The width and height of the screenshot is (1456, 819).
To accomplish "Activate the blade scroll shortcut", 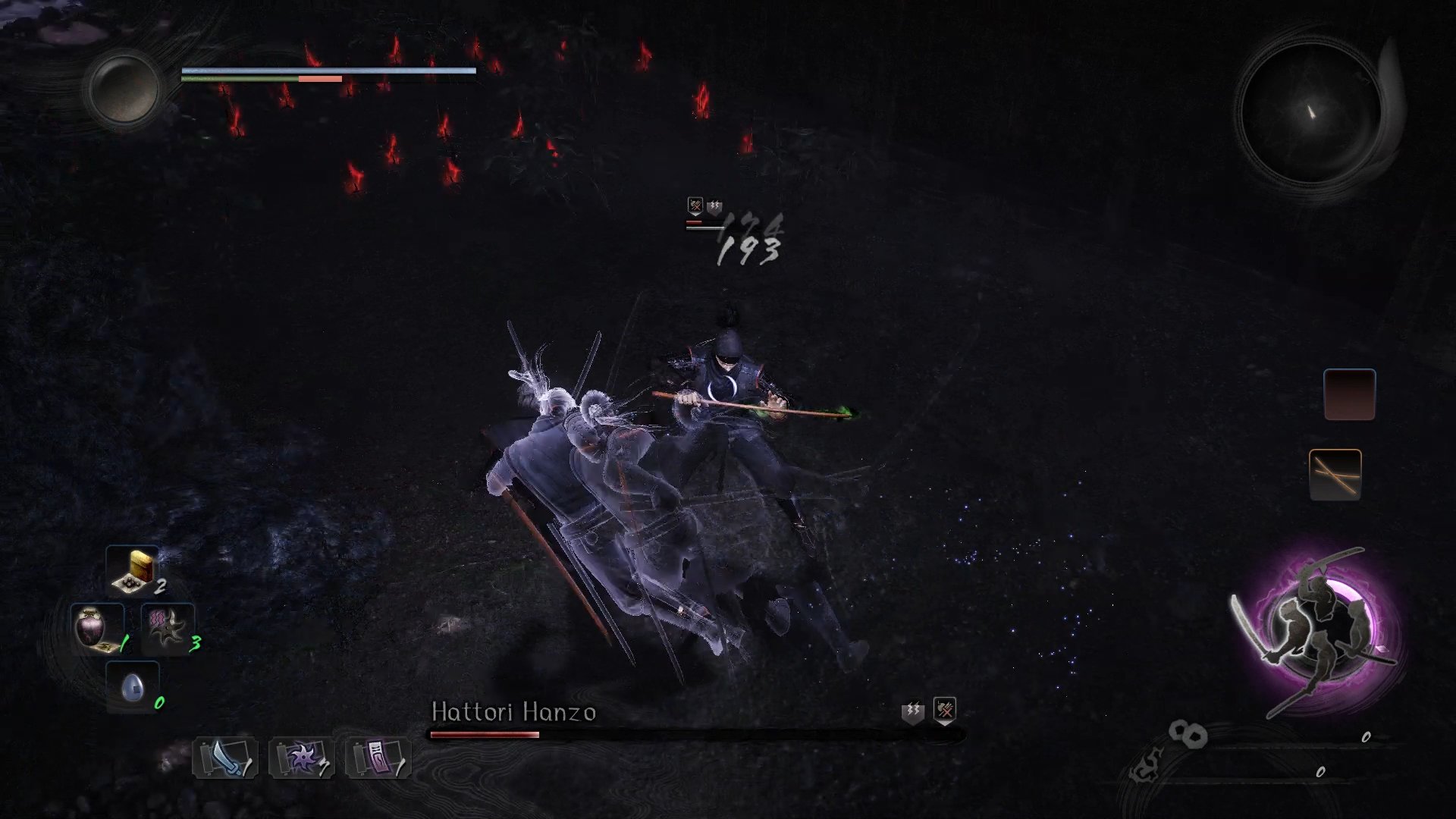I will [x=224, y=758].
